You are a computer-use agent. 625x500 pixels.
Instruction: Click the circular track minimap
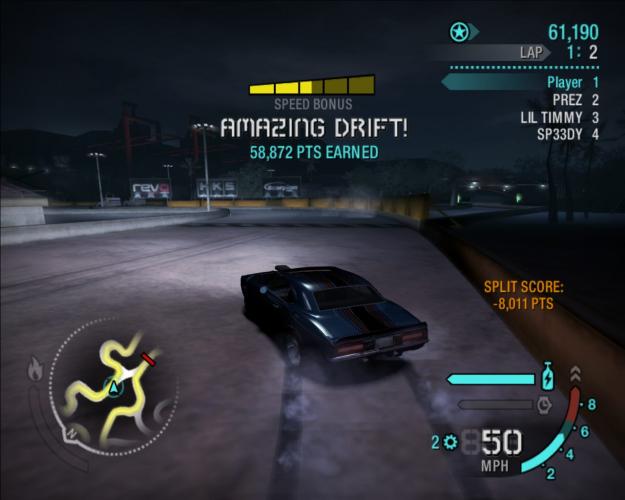click(x=112, y=384)
